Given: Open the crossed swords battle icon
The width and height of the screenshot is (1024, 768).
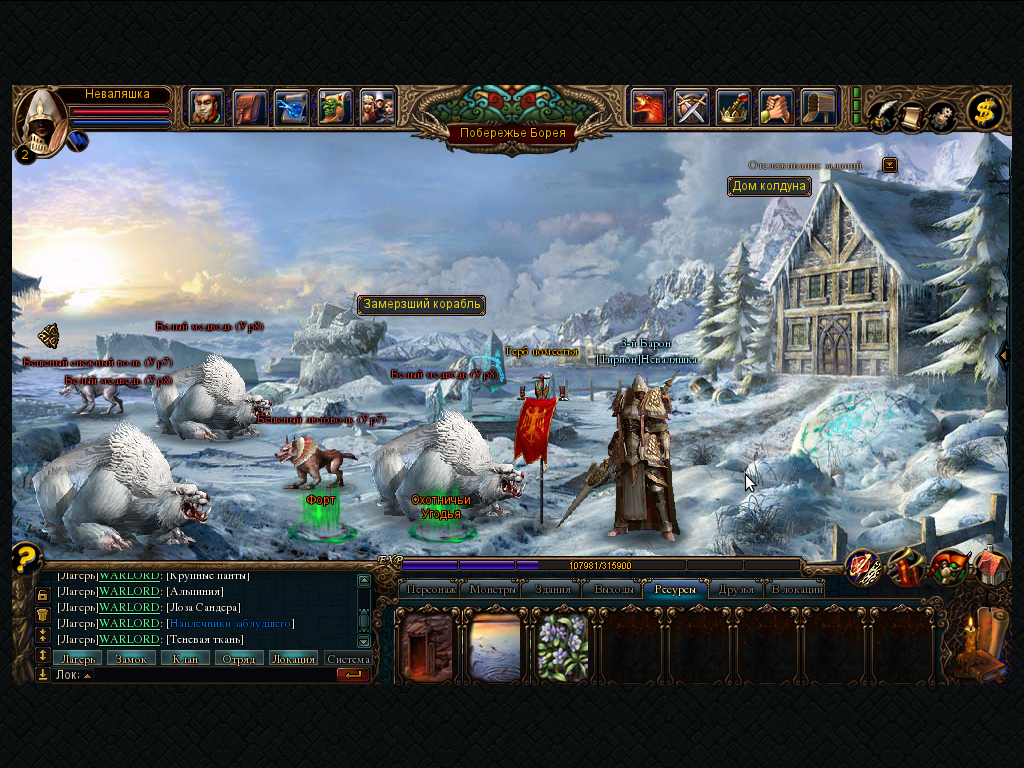Looking at the screenshot, I should pos(691,107).
